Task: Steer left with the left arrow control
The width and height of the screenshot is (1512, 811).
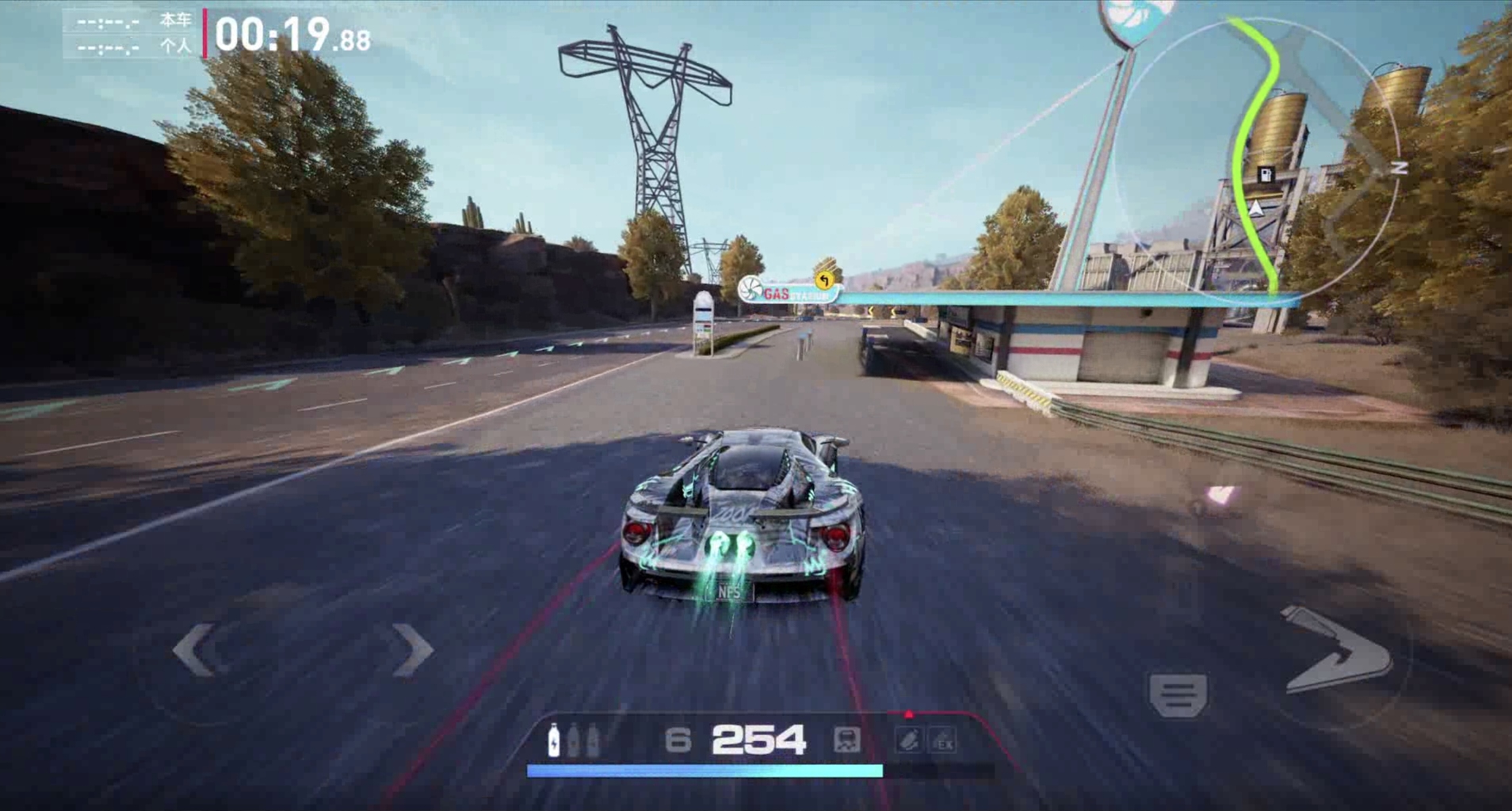Action: (194, 650)
